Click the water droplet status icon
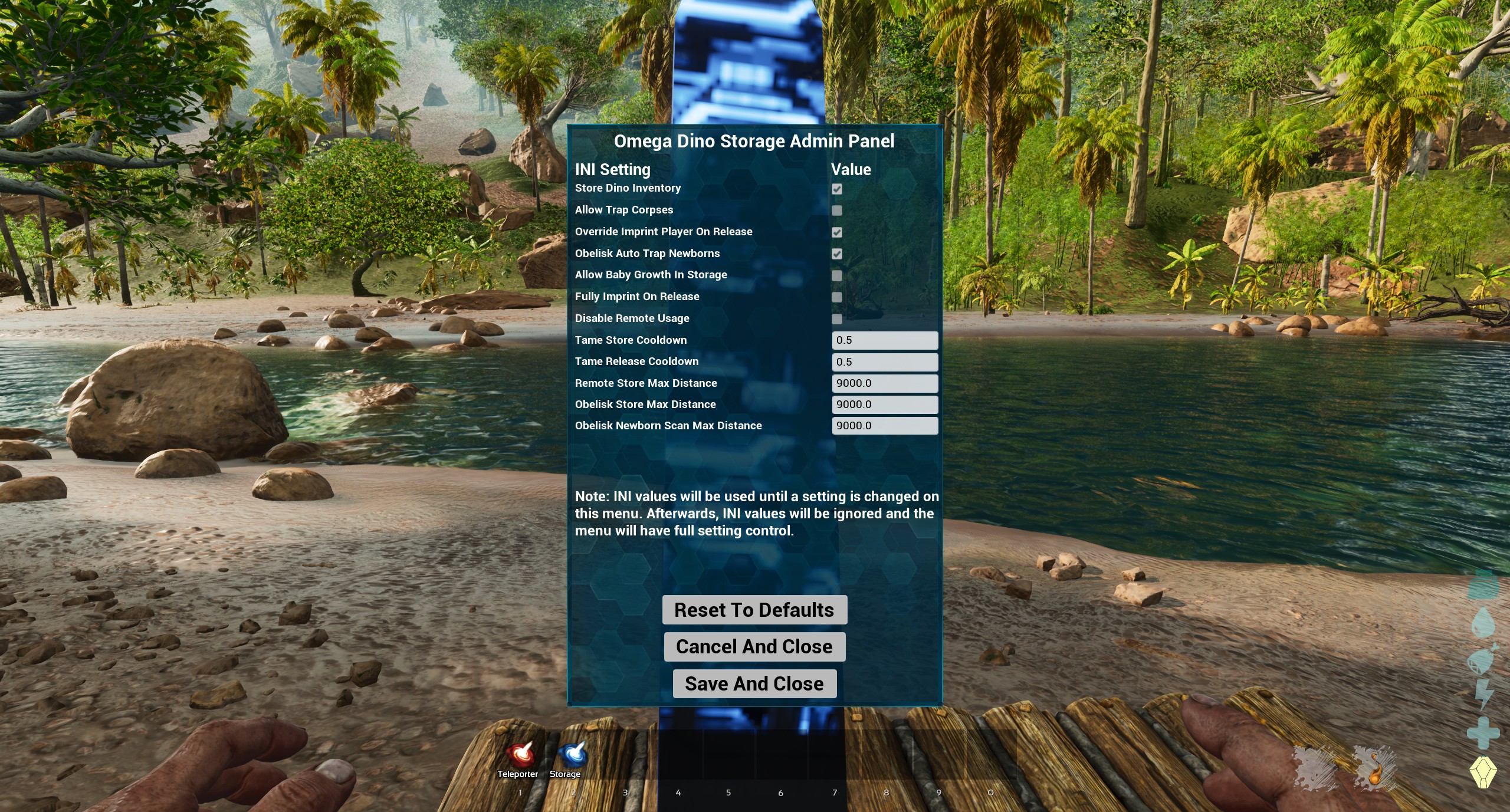This screenshot has height=812, width=1510. coord(1482,622)
